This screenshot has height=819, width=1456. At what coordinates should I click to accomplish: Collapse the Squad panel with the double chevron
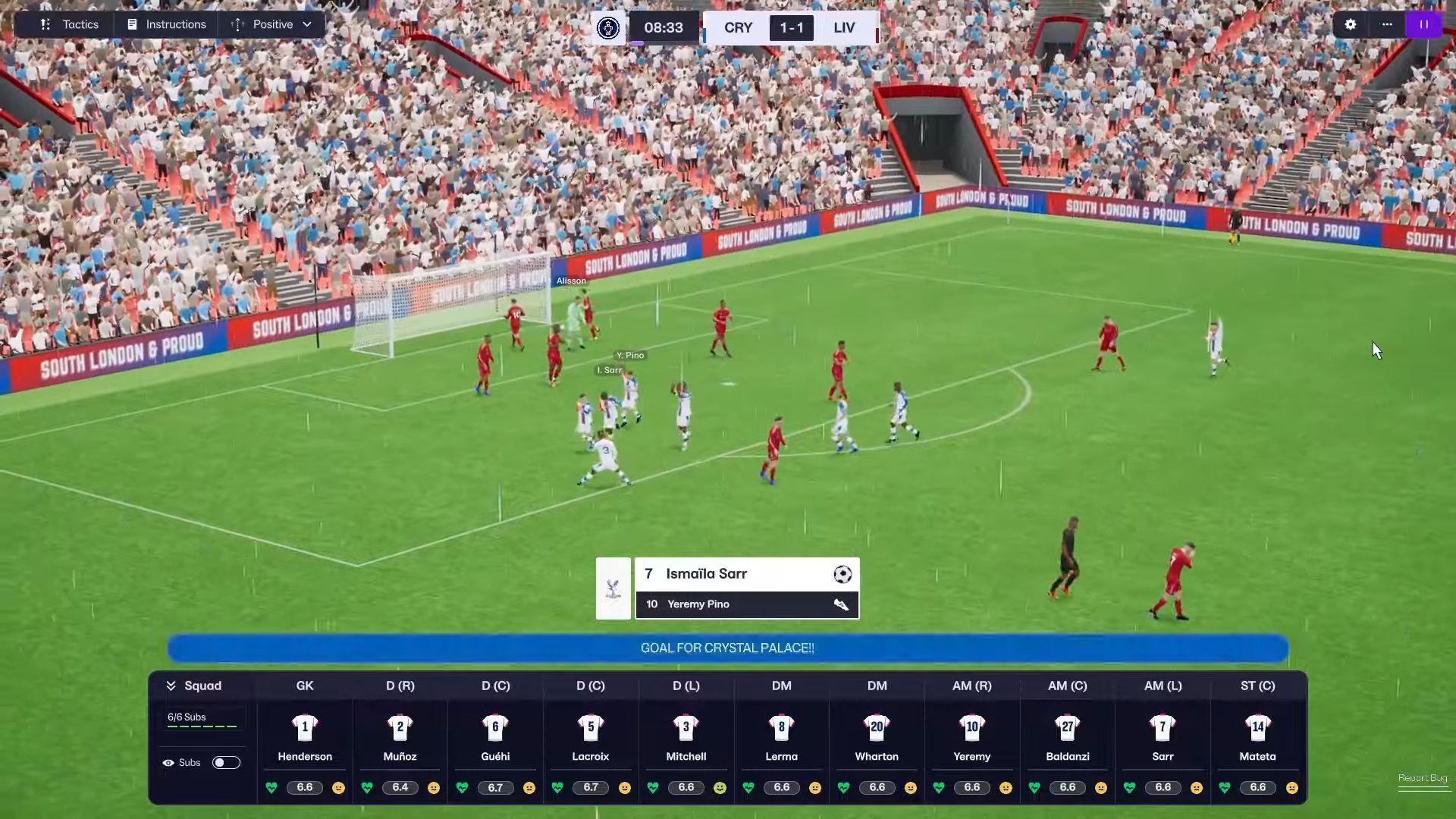tap(171, 686)
